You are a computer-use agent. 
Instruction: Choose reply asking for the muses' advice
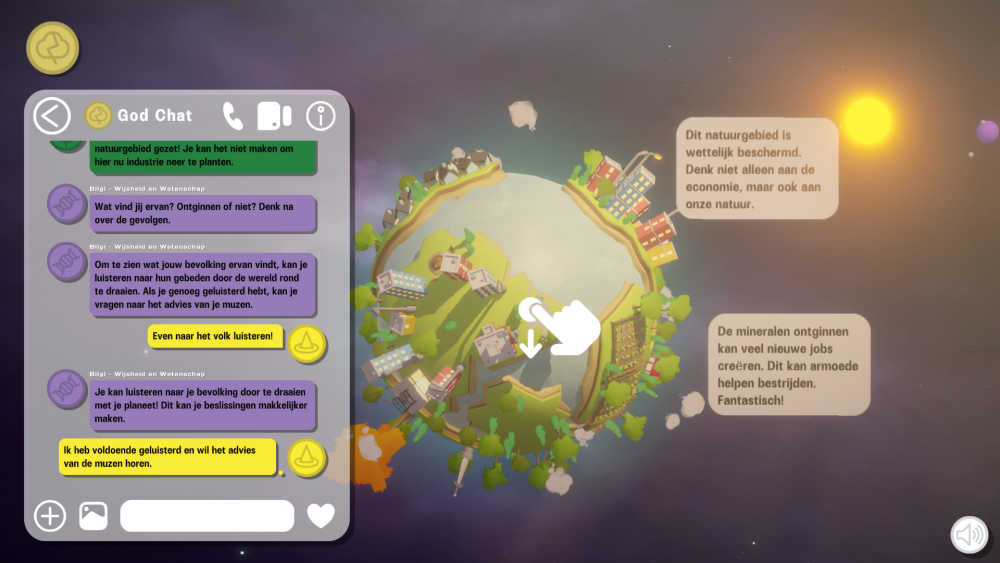167,456
